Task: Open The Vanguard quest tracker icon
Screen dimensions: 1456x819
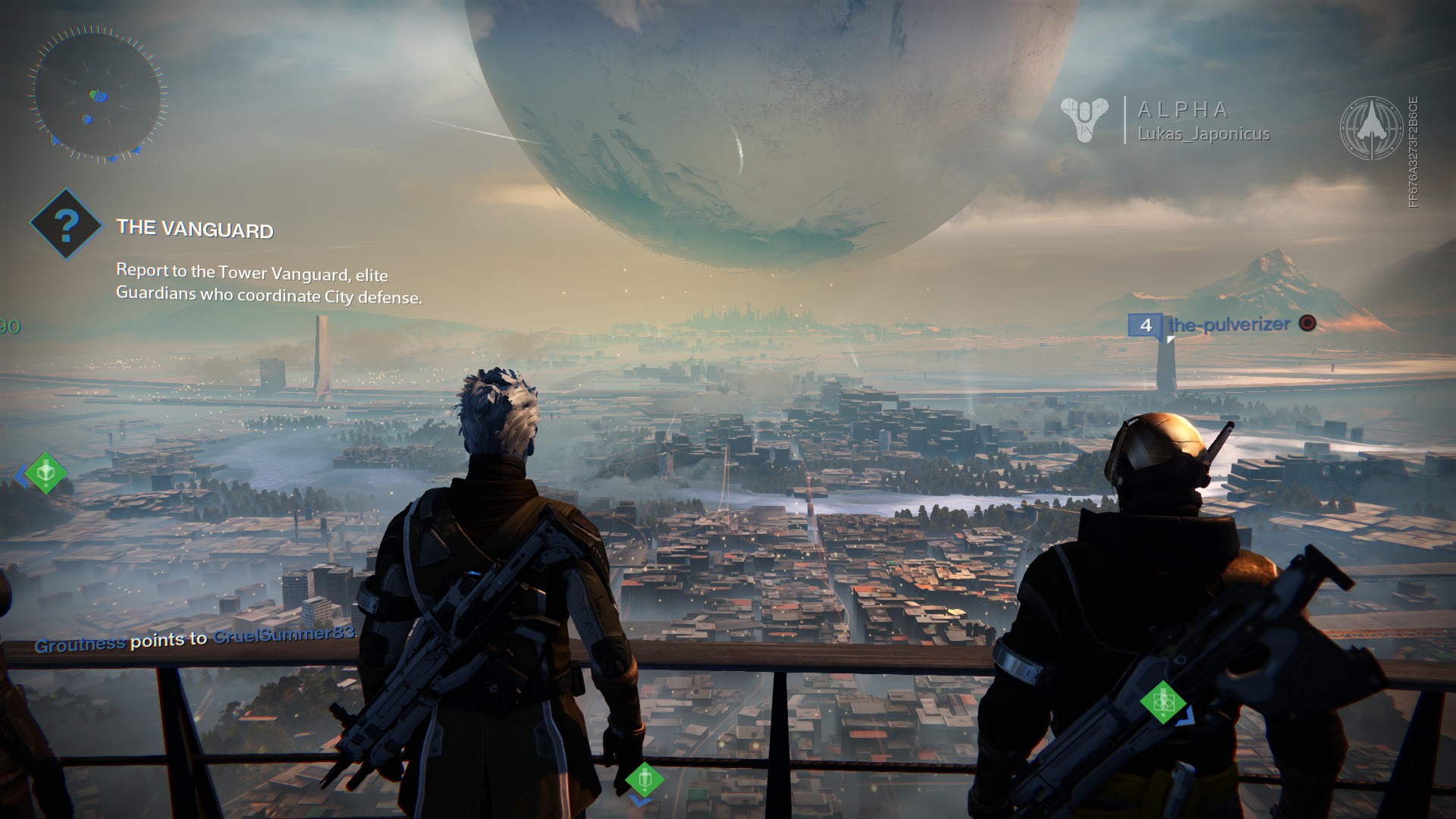Action: (66, 224)
